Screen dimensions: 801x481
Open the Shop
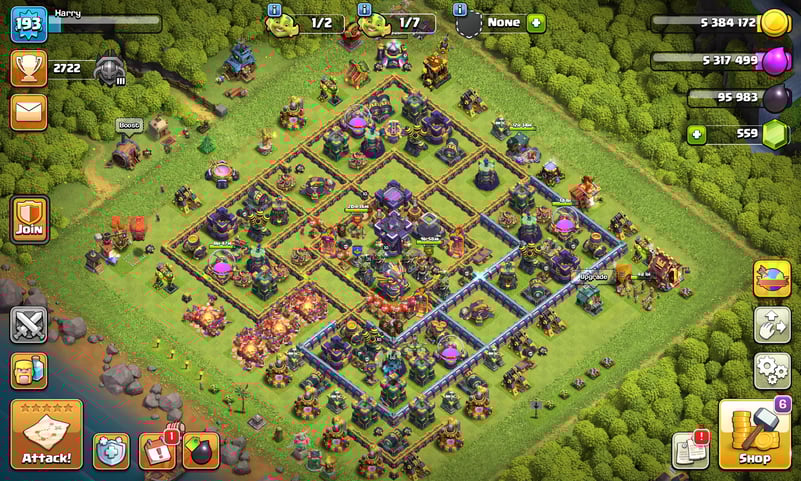[754, 435]
